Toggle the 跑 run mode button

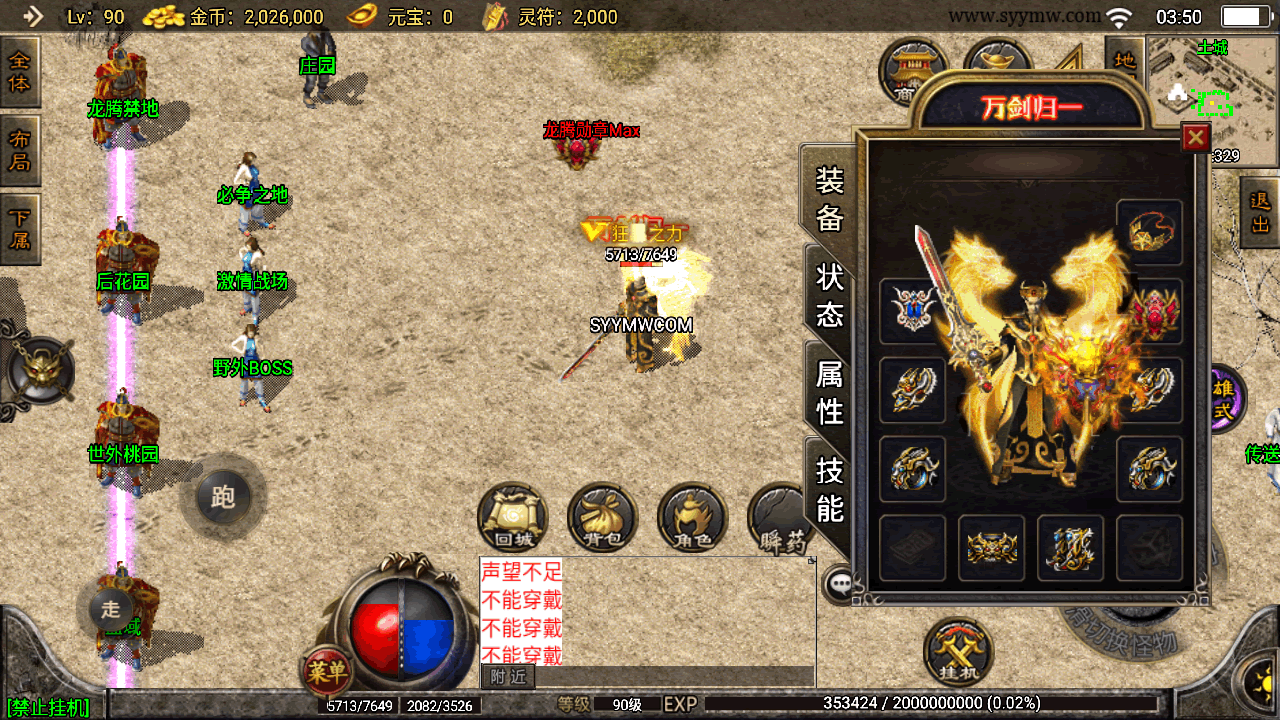point(222,497)
